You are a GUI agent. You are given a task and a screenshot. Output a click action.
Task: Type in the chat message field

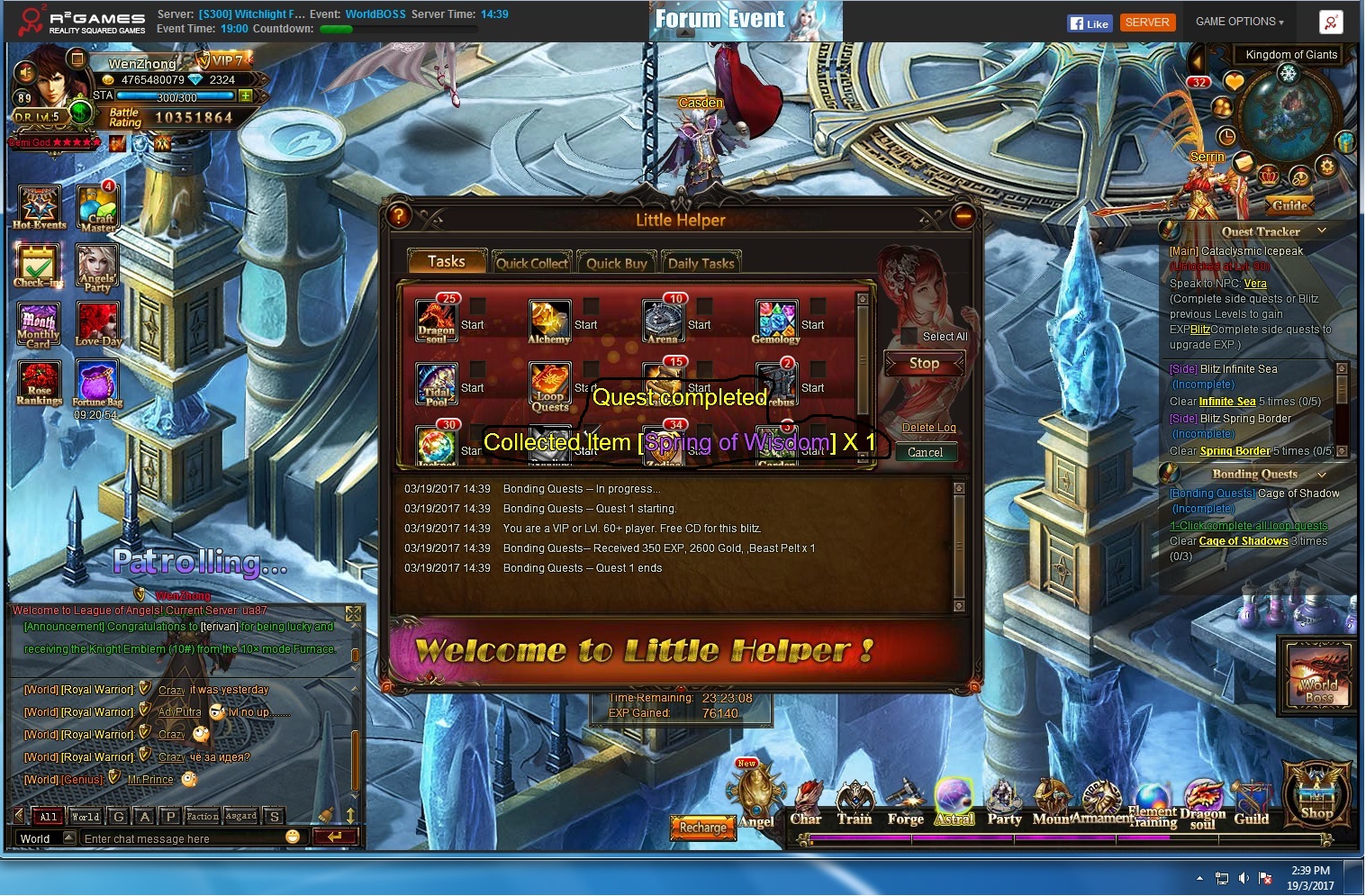[x=180, y=838]
